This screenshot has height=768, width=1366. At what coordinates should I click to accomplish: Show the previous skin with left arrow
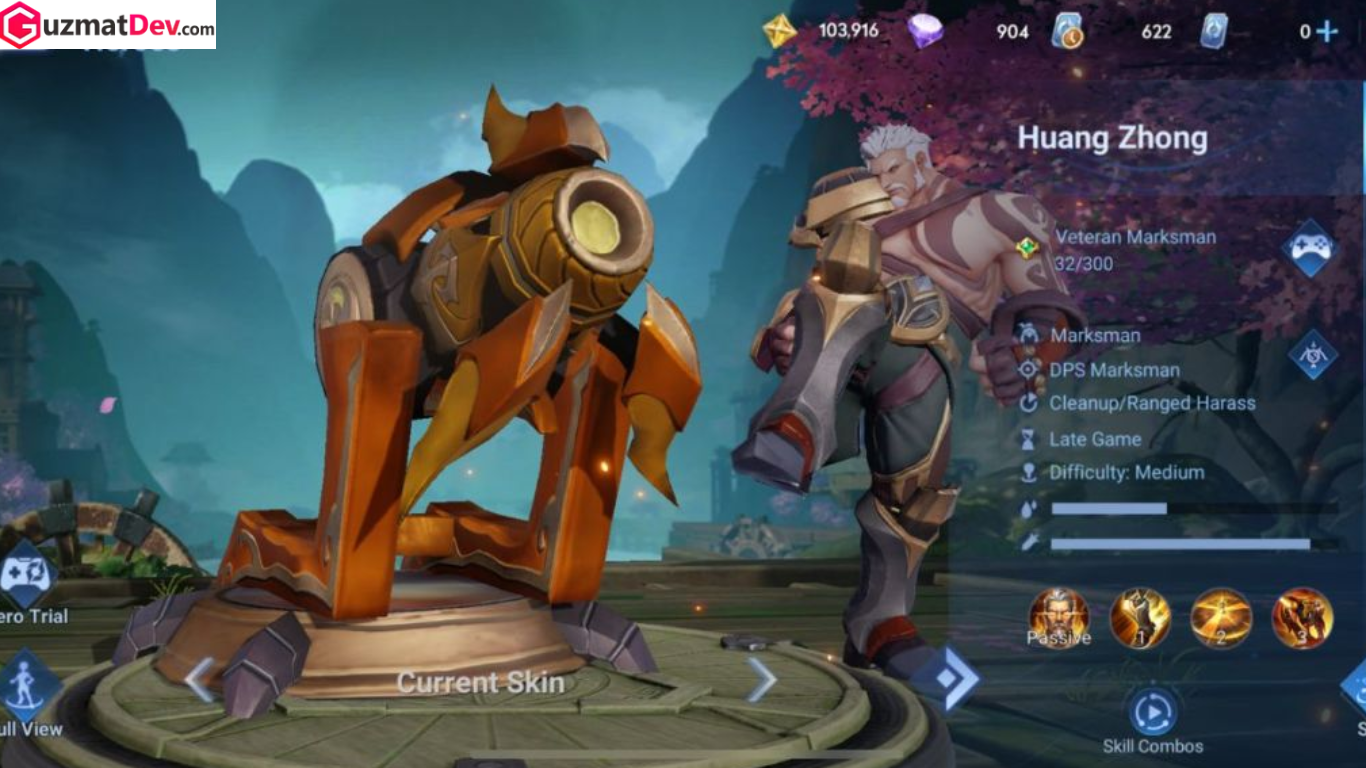tap(198, 681)
